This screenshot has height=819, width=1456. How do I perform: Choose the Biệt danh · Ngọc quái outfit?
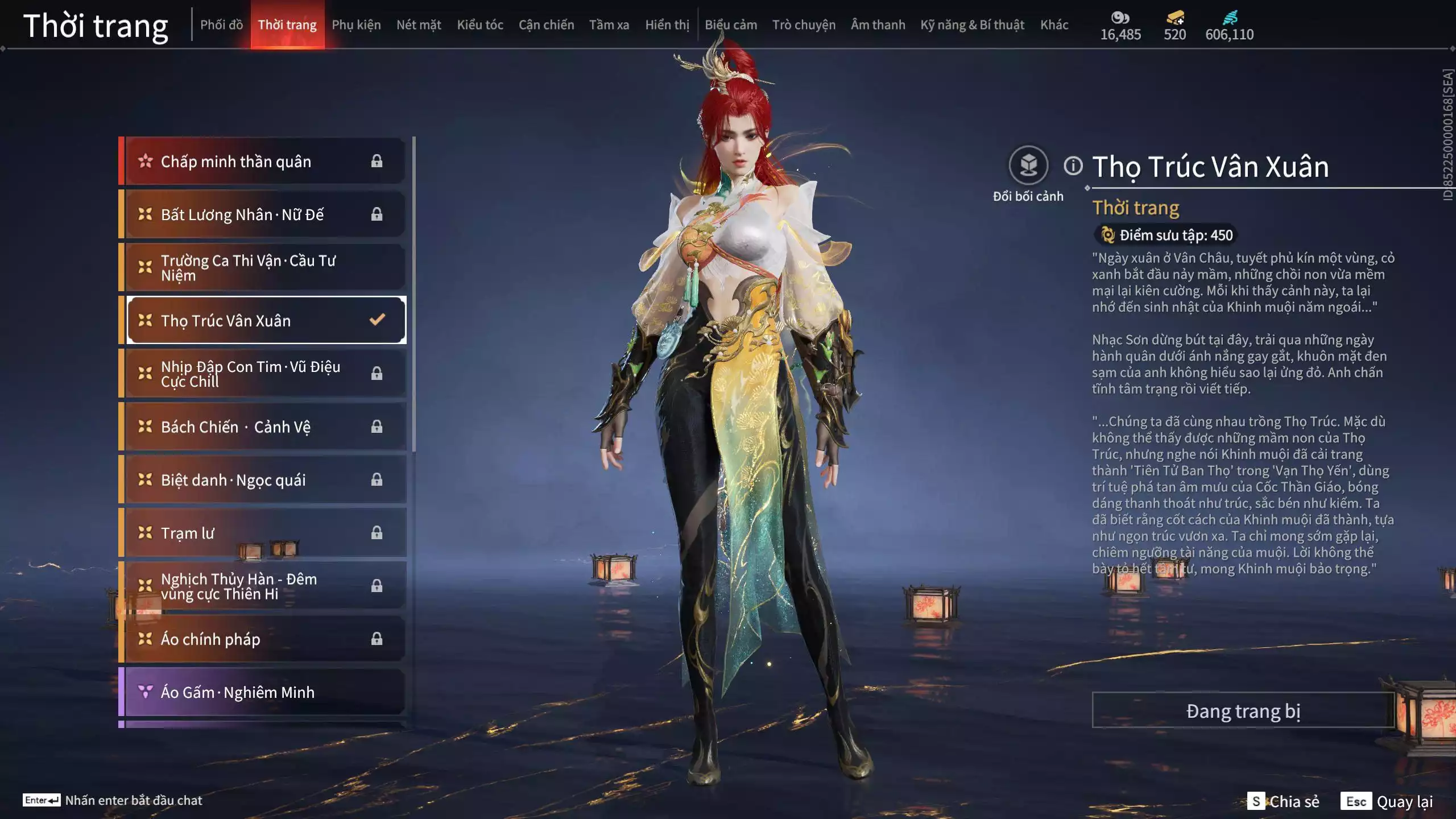click(x=264, y=480)
